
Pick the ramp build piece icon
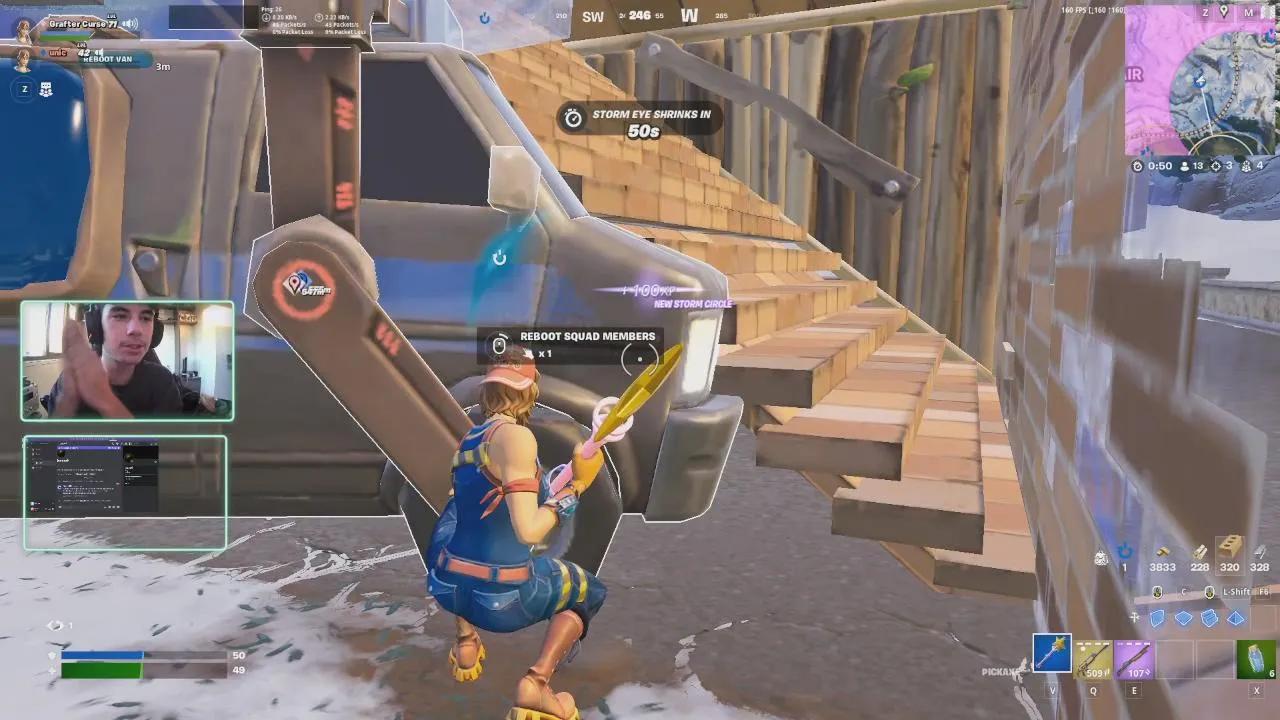pyautogui.click(x=1208, y=620)
